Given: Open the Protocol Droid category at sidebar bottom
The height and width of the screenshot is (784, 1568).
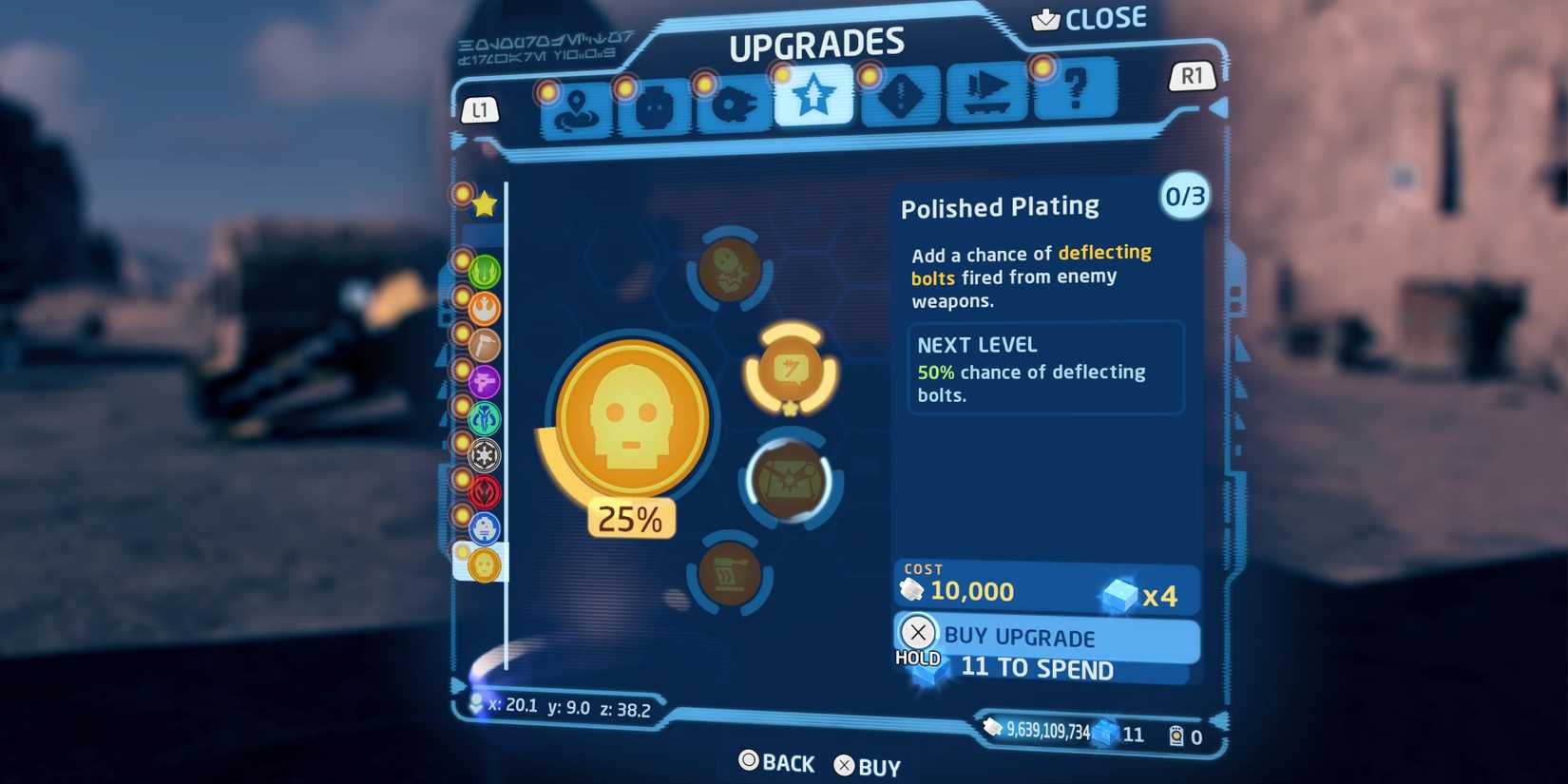Looking at the screenshot, I should [483, 564].
